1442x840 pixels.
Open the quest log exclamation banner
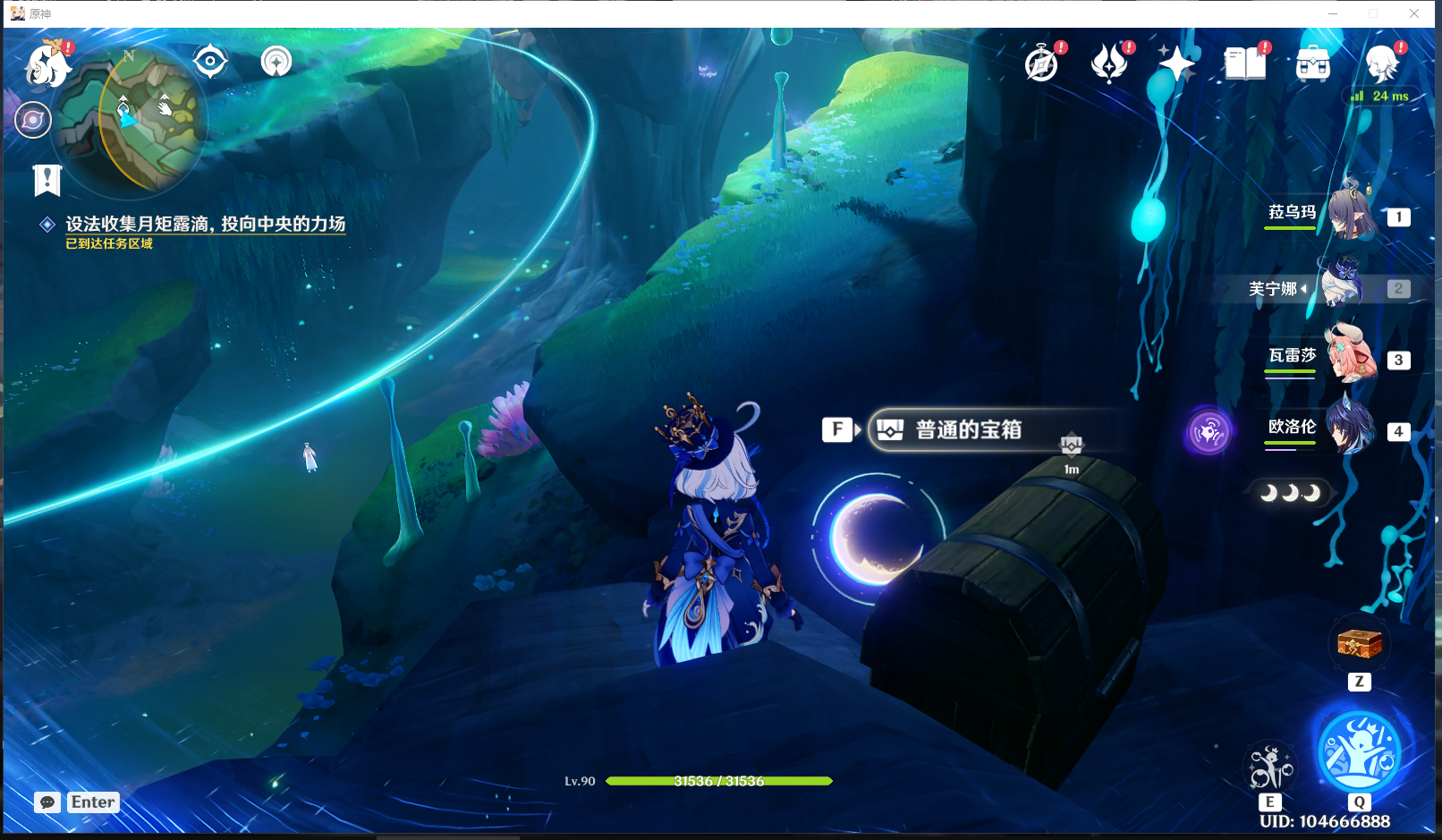[x=47, y=180]
